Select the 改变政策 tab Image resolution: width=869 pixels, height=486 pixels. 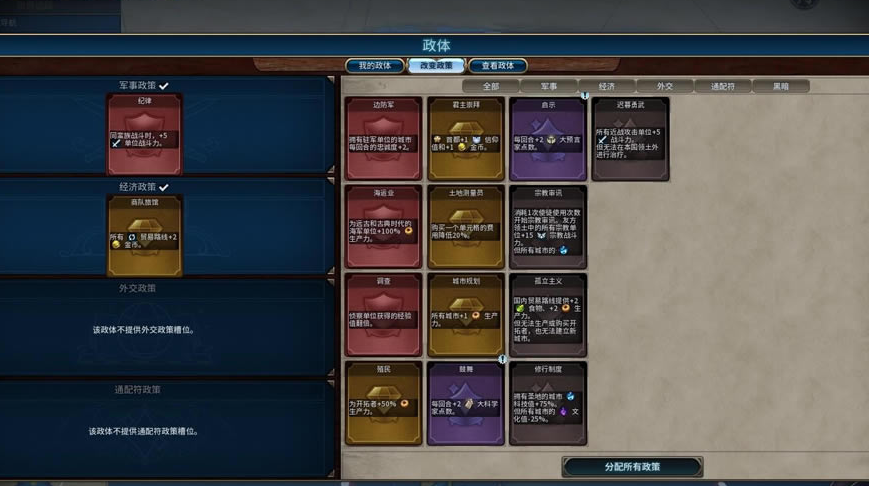click(436, 66)
